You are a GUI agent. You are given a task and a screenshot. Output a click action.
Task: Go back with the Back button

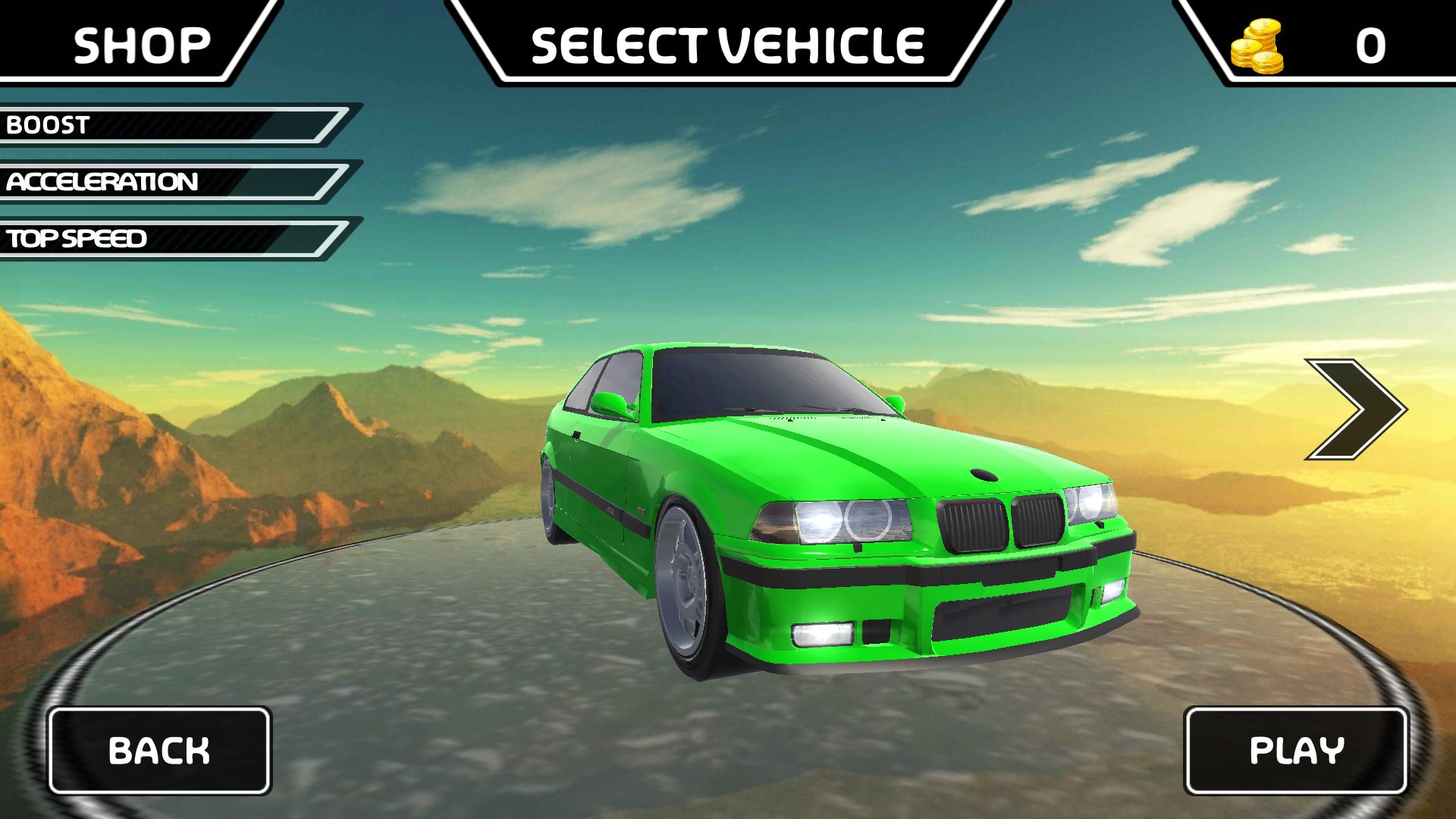point(159,750)
